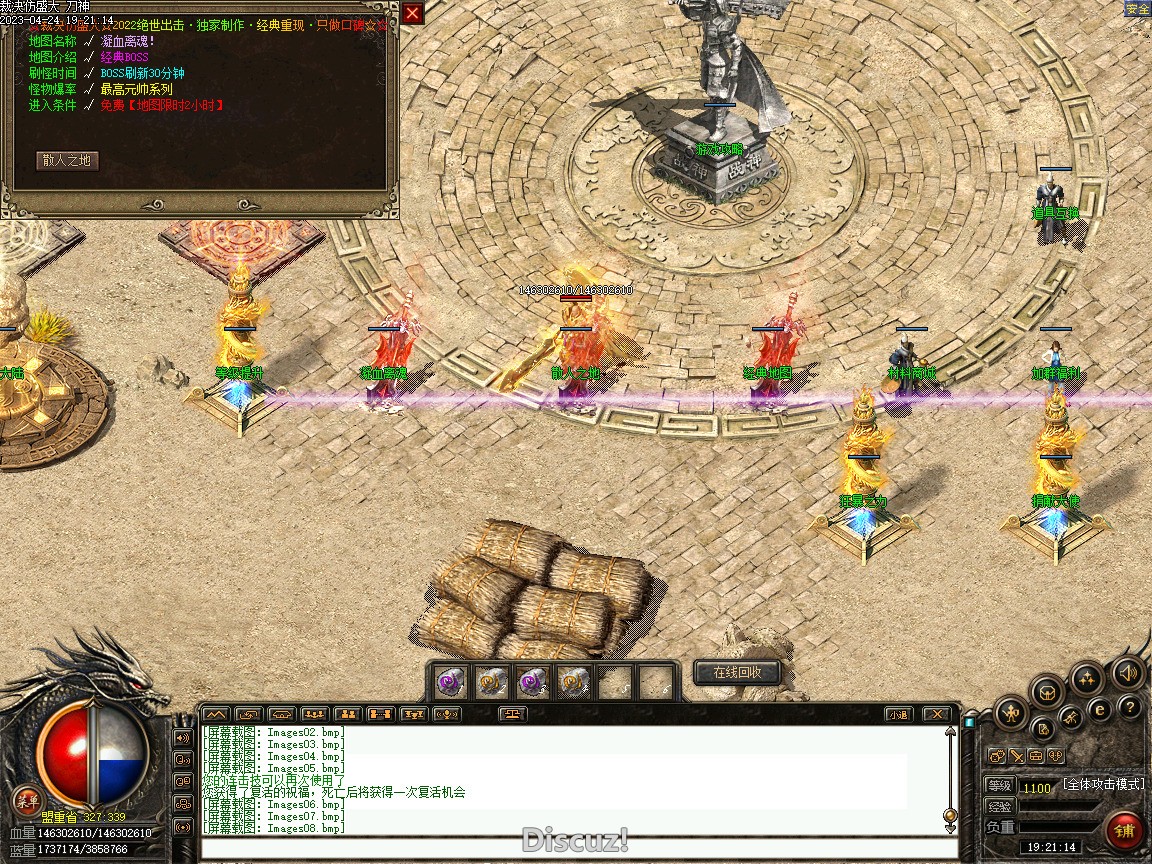
Task: Click the 经验 experience button
Action: (999, 806)
